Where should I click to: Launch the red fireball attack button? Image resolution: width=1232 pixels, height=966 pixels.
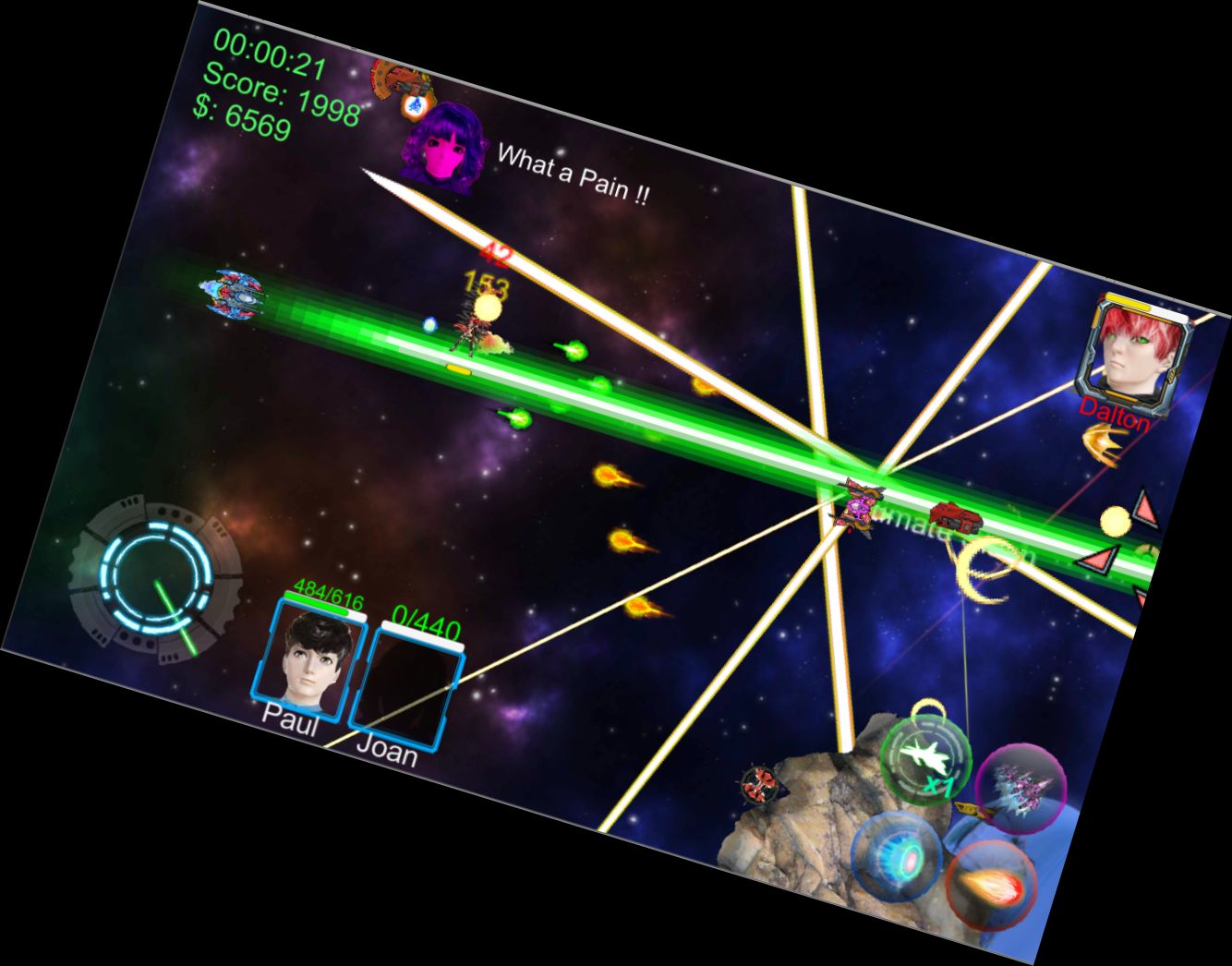[991, 886]
